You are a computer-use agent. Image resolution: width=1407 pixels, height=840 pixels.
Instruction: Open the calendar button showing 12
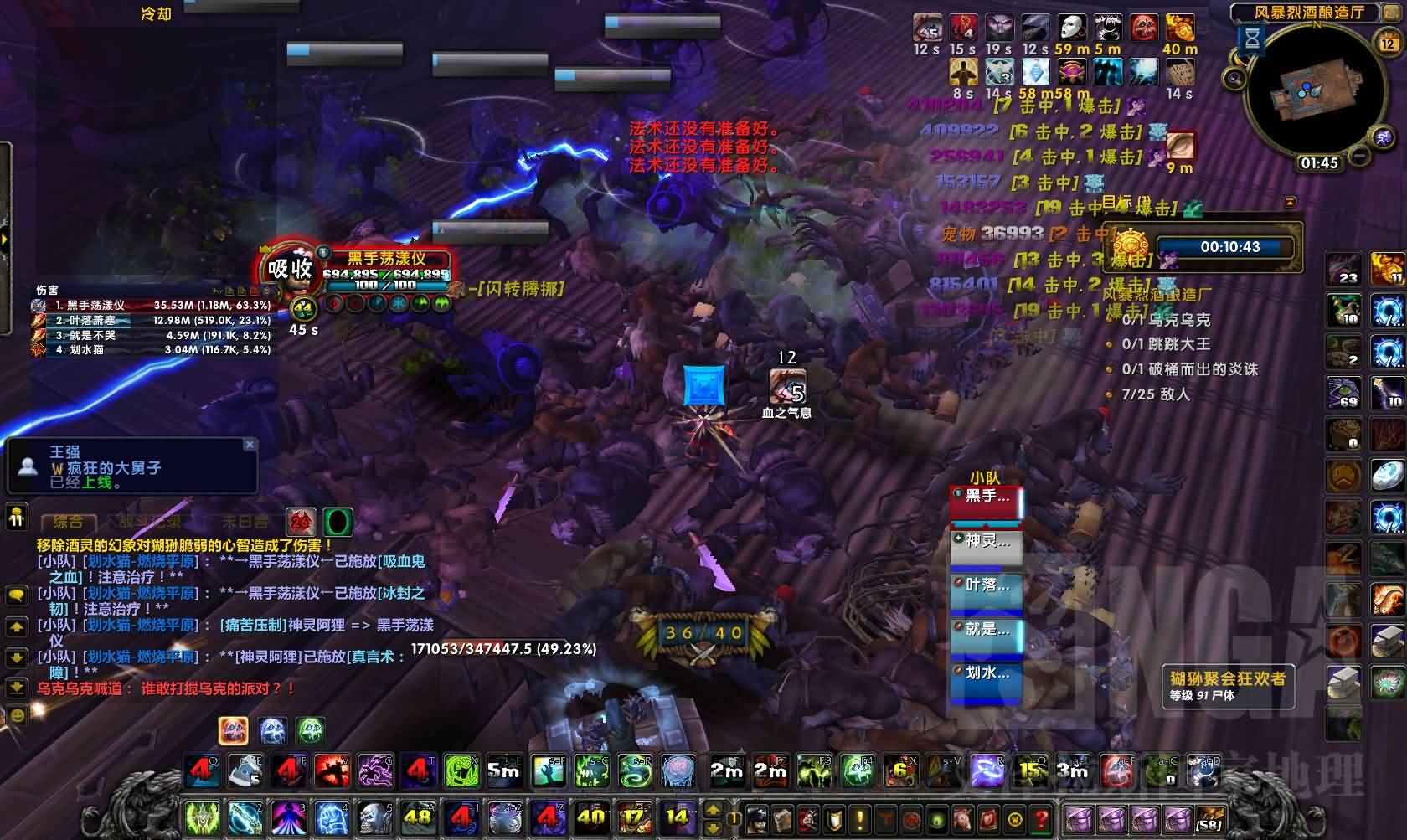coord(1387,43)
